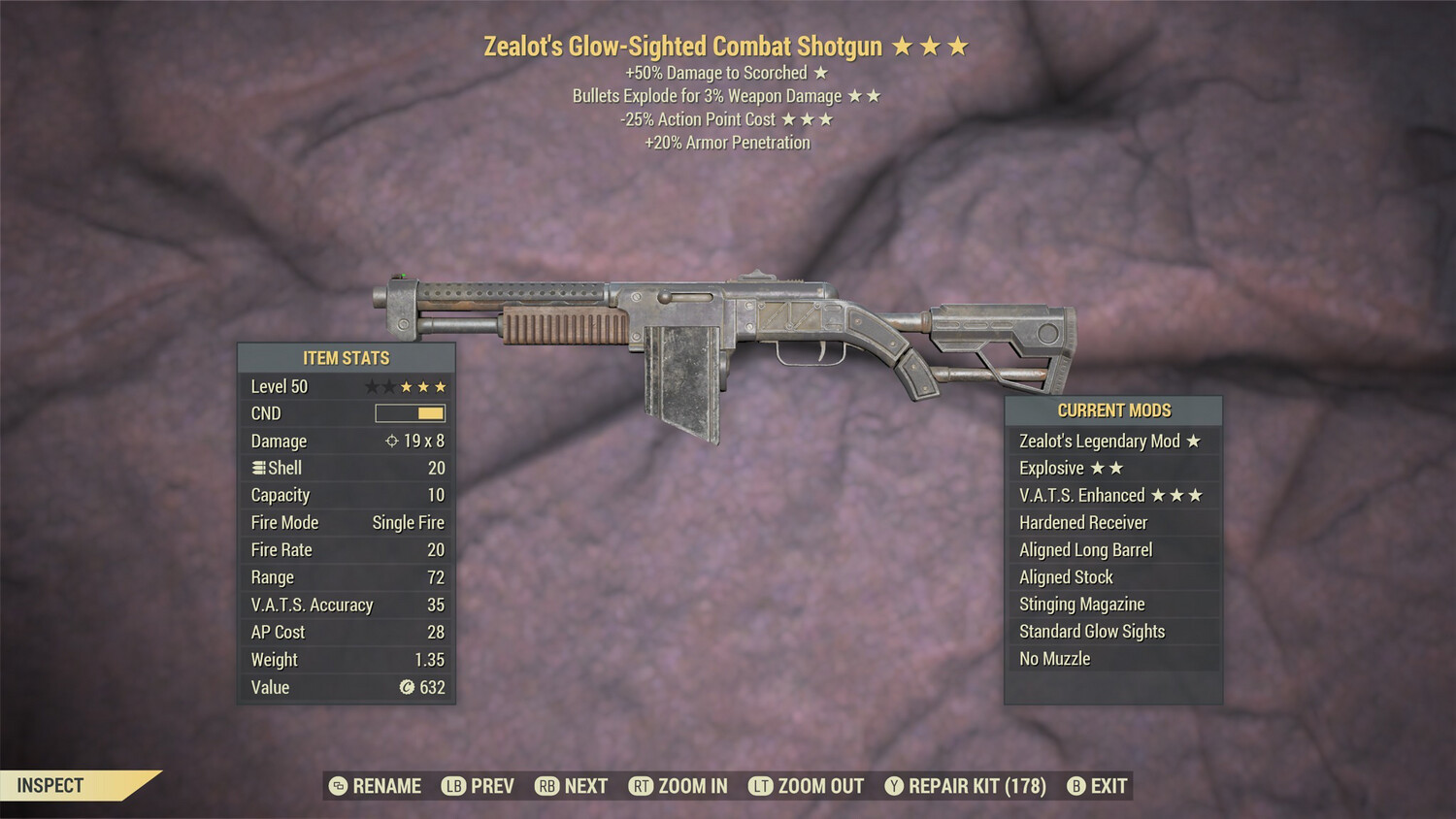
Task: Click the CND condition bar
Action: pyautogui.click(x=410, y=412)
